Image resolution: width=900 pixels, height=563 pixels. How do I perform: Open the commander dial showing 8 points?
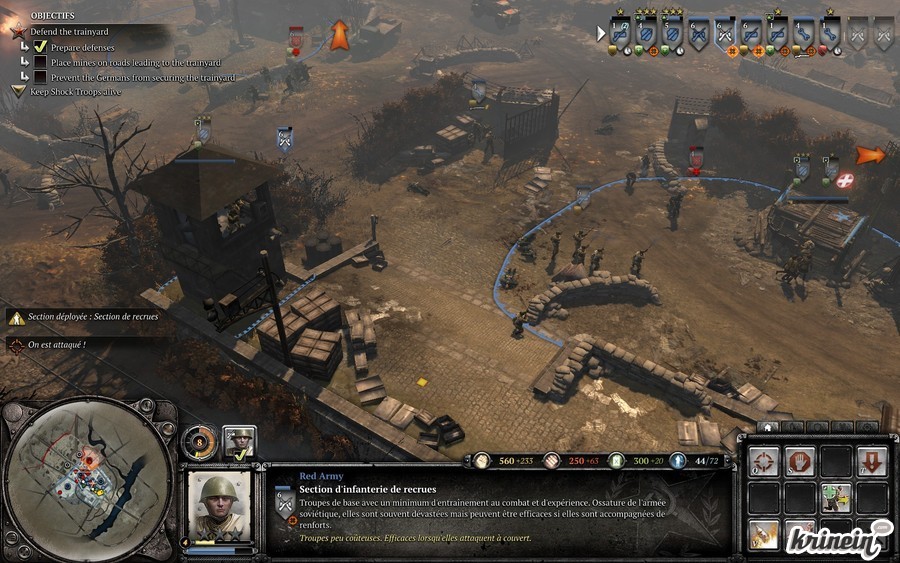[x=198, y=439]
